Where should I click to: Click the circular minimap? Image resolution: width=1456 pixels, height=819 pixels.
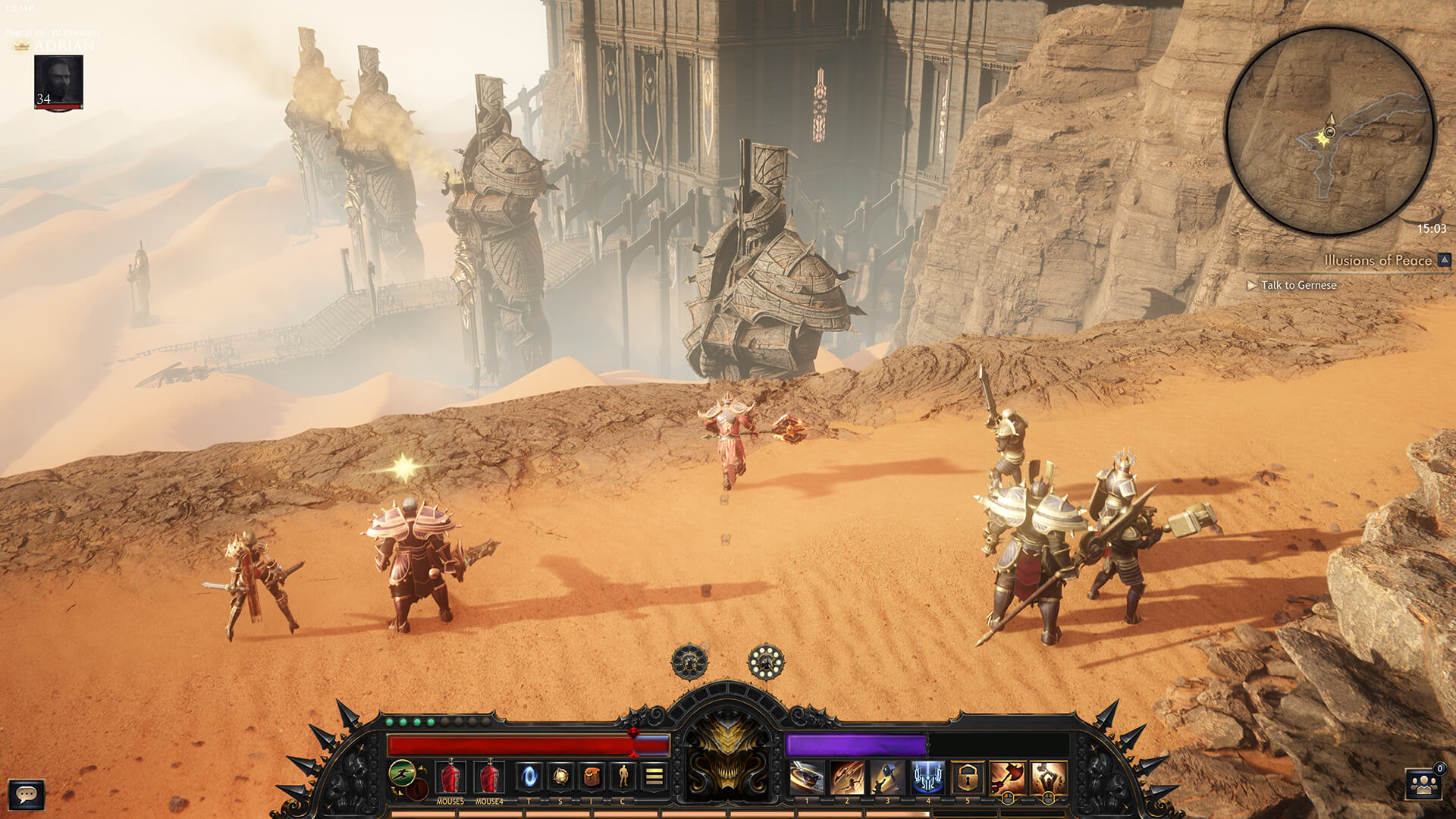tap(1330, 130)
